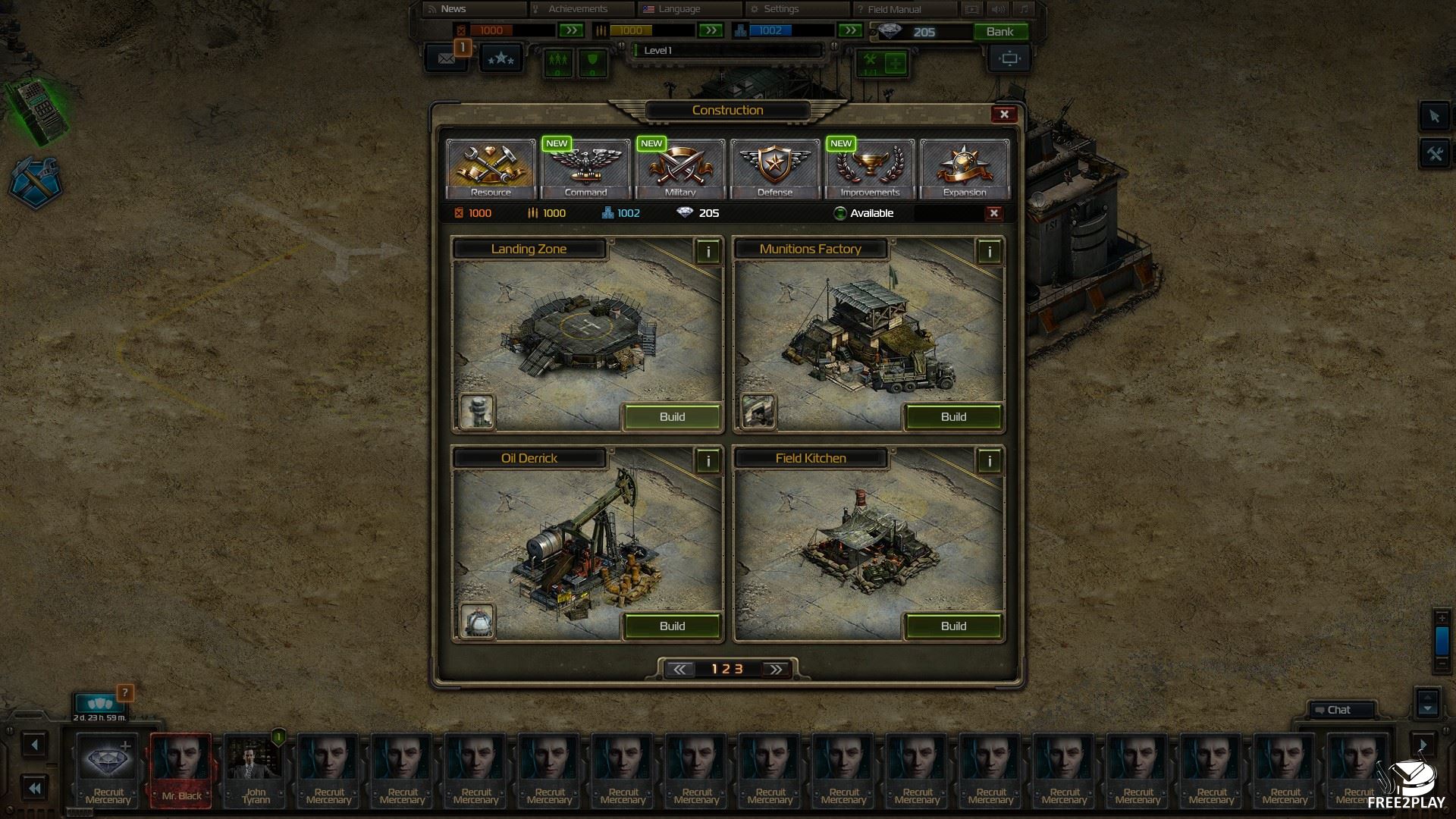Switch to the Command construction tab

point(585,168)
